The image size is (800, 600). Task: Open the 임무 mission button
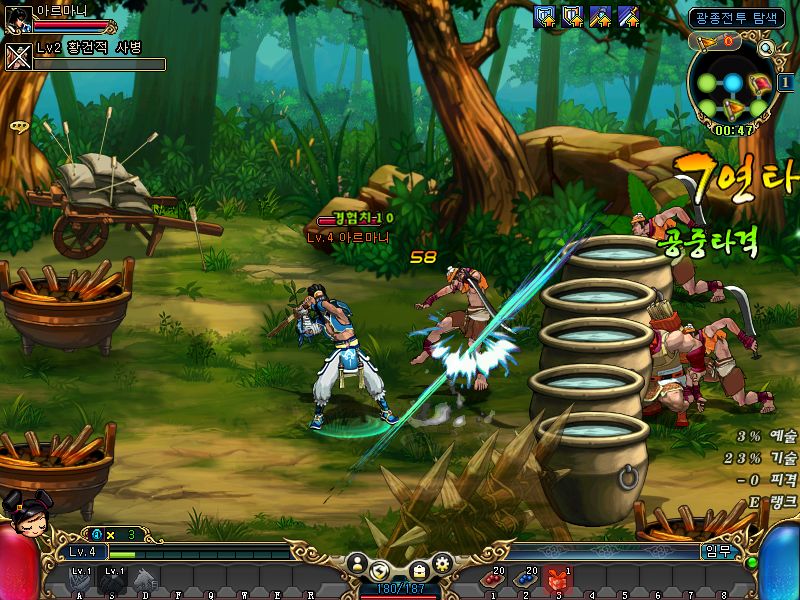[x=714, y=551]
